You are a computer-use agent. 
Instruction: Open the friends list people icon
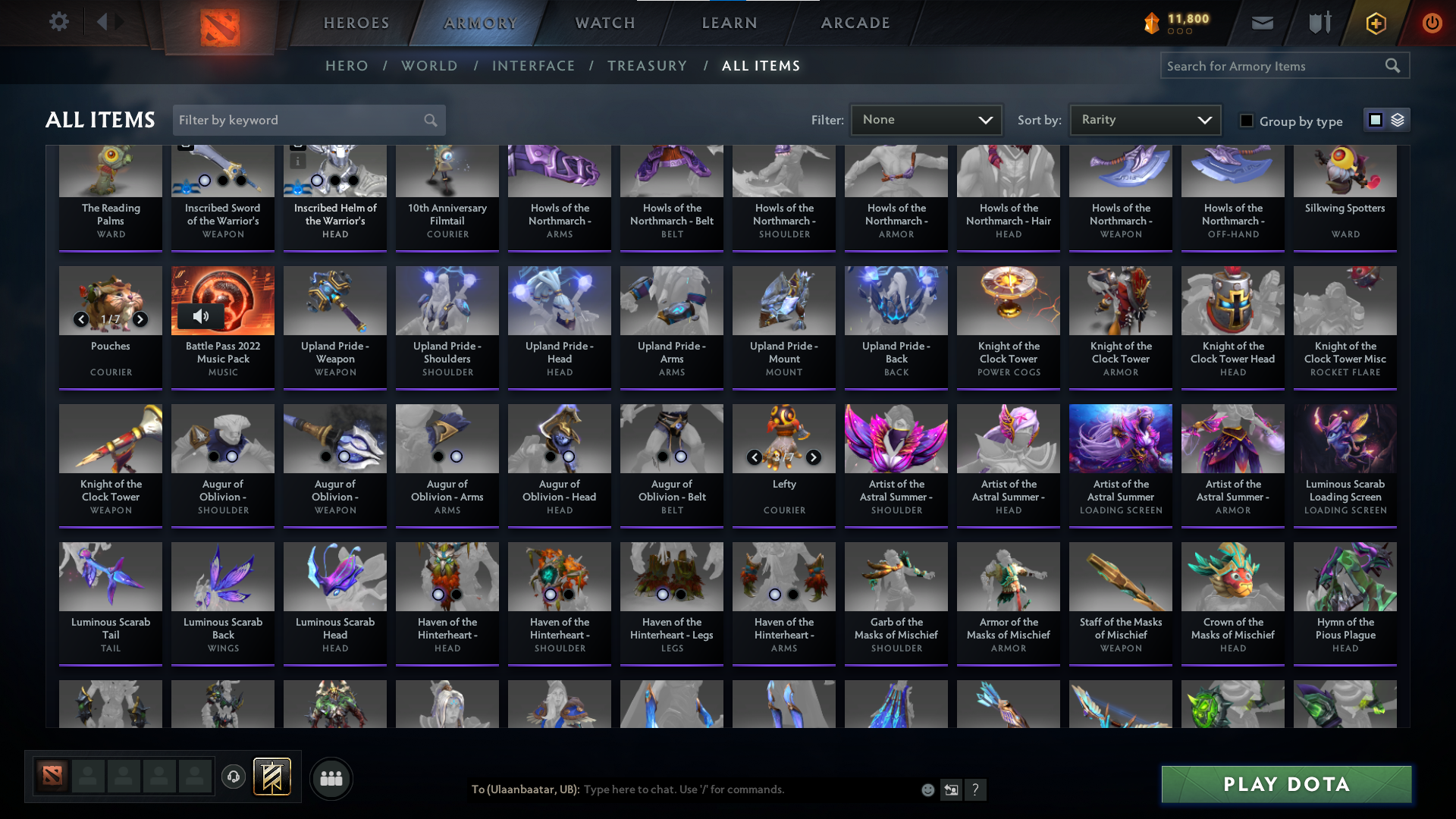(331, 778)
